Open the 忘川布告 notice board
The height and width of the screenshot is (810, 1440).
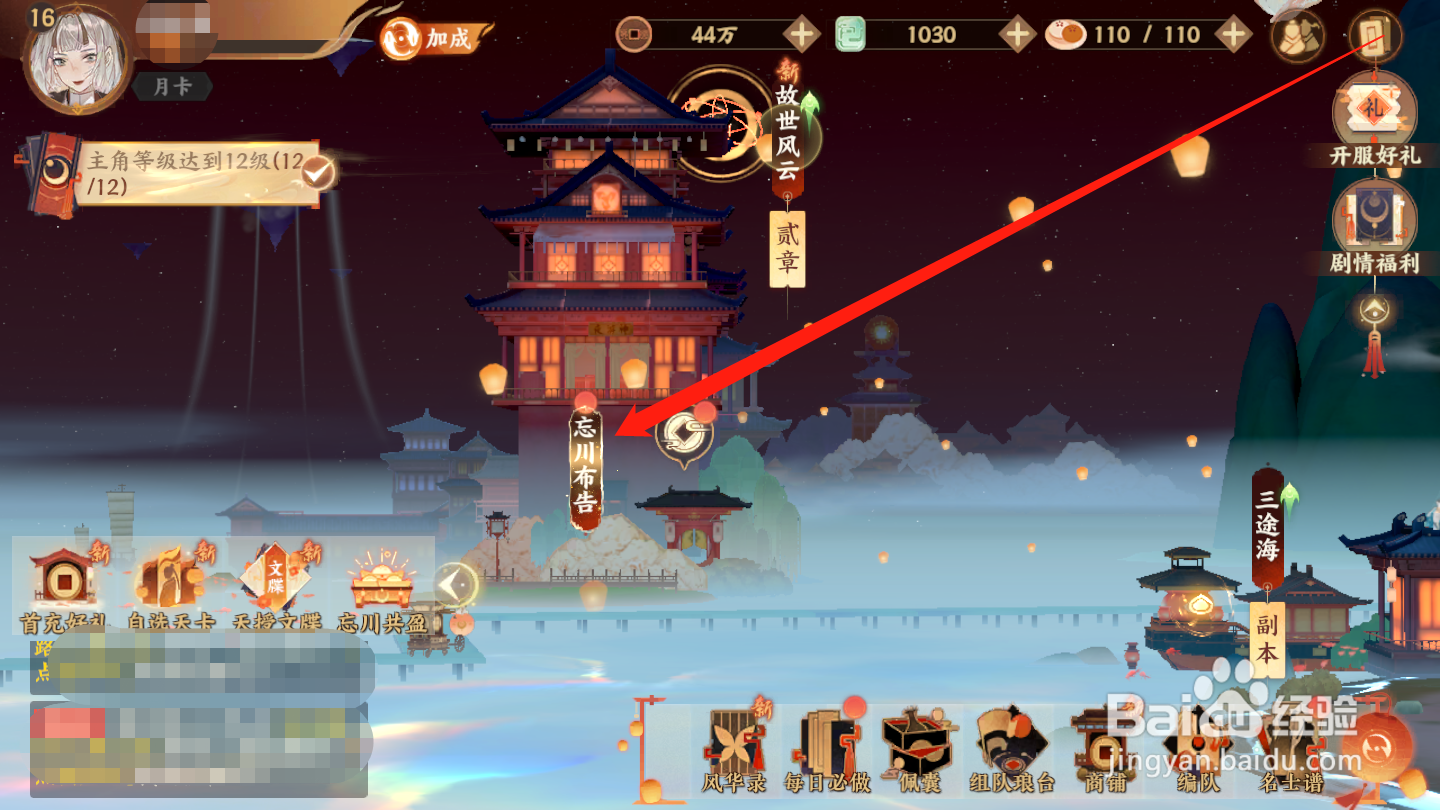(x=585, y=465)
